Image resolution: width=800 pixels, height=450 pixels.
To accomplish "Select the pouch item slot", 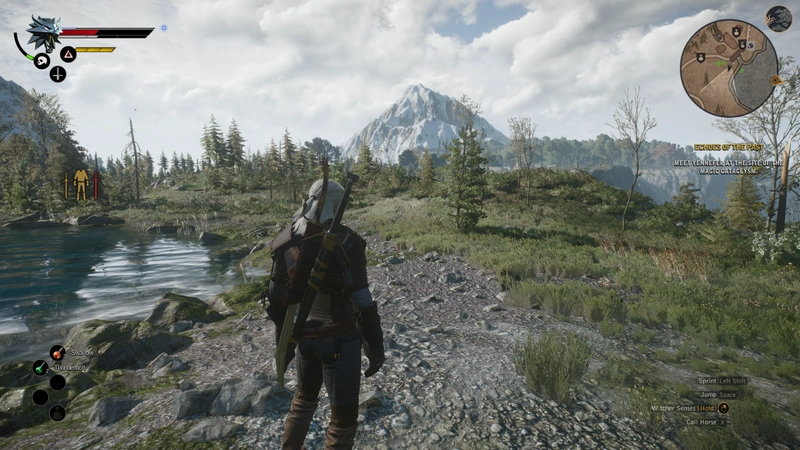I will (x=57, y=411).
